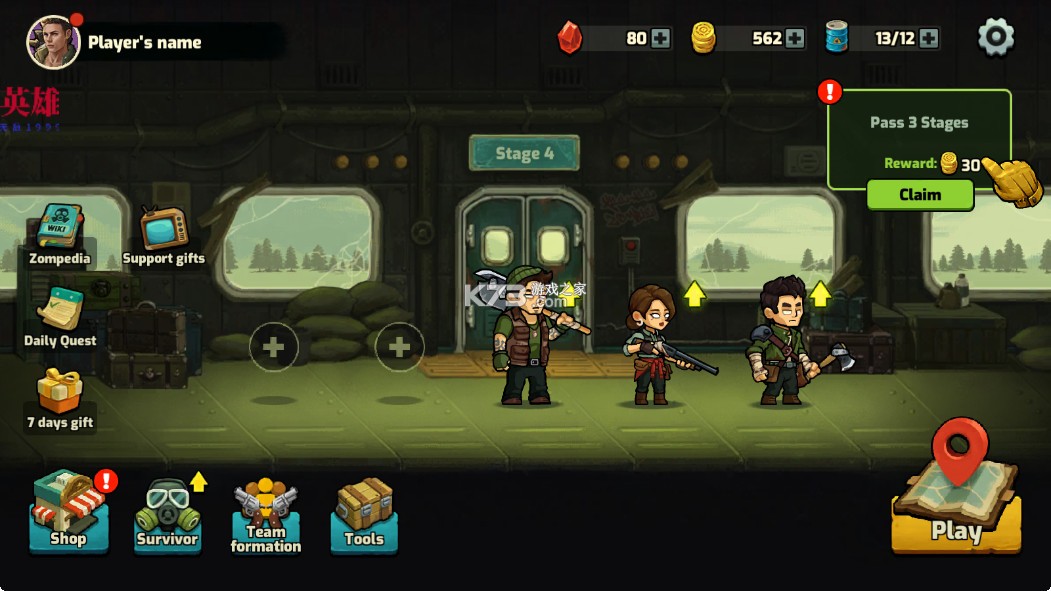Click the player avatar portrait
The width and height of the screenshot is (1051, 591).
click(53, 42)
